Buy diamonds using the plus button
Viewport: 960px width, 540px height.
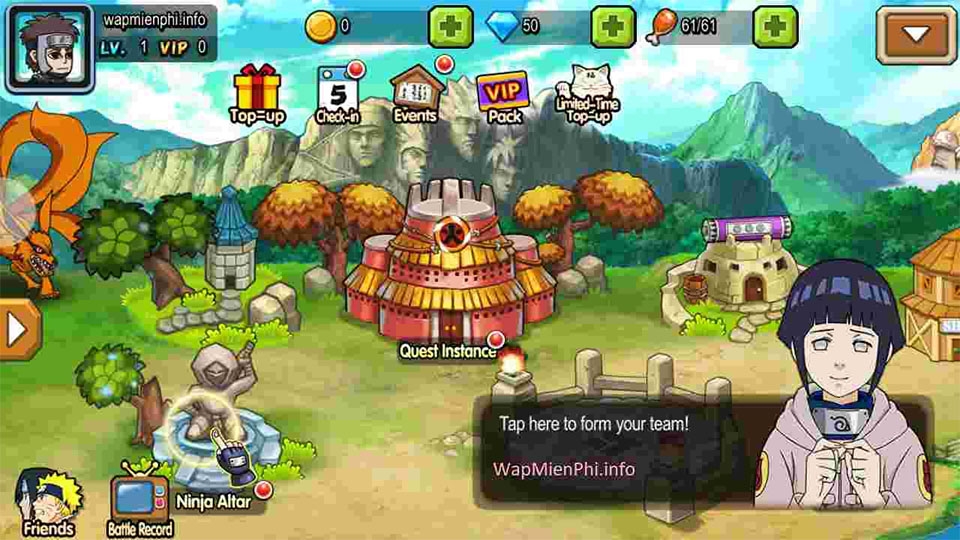tap(613, 27)
